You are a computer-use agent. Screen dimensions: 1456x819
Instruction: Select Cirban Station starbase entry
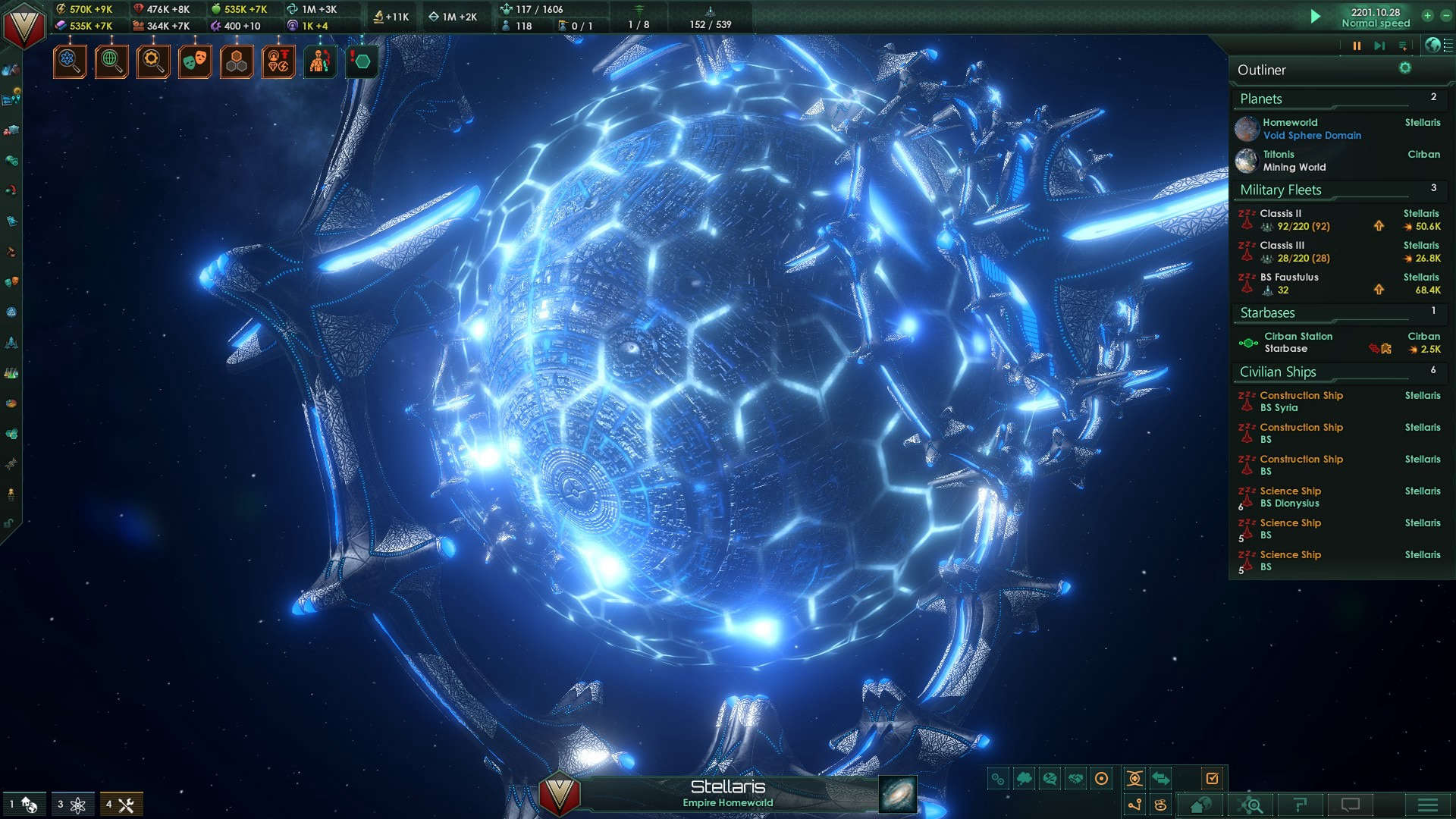pos(1298,343)
